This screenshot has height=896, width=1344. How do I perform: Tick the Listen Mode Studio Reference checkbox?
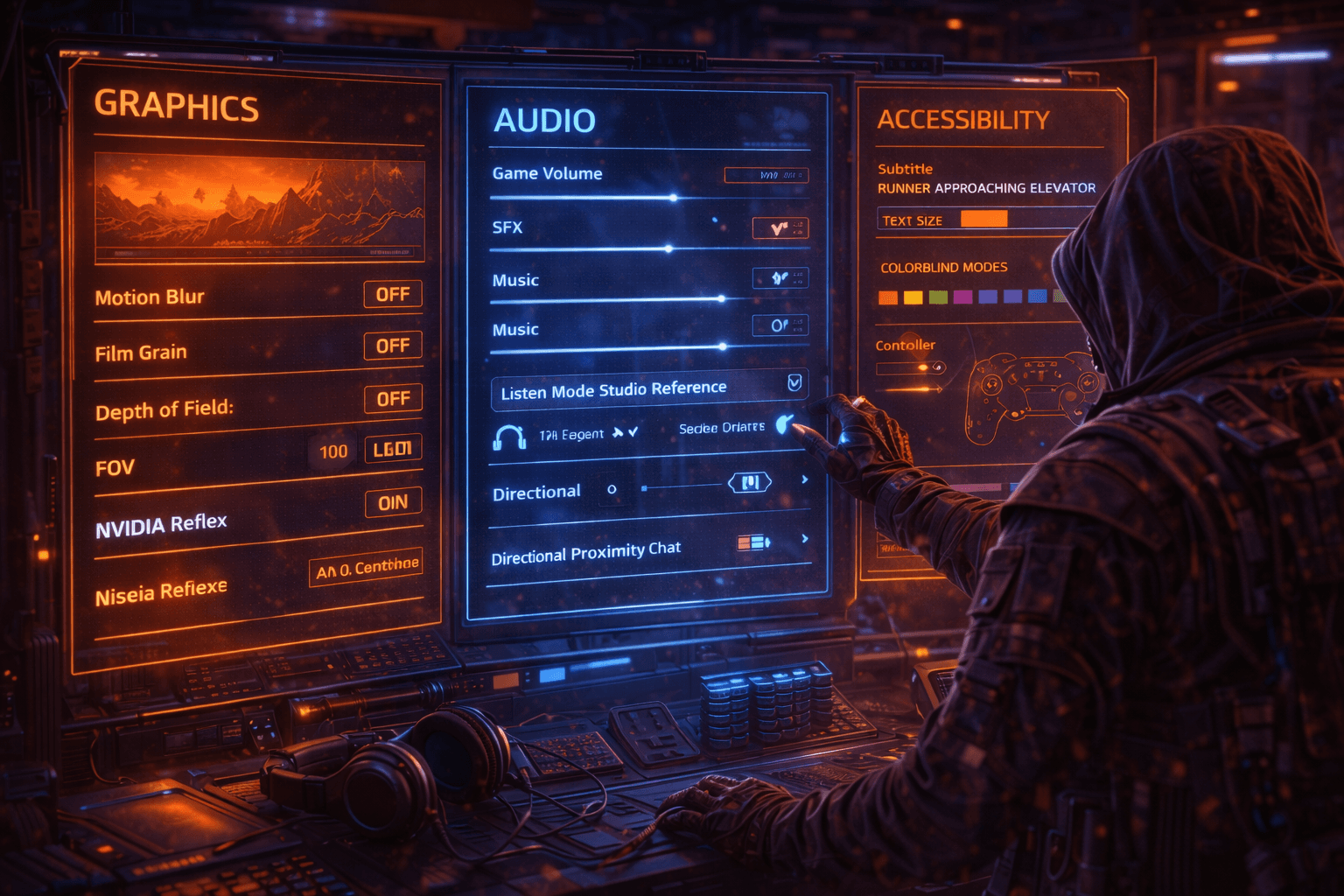[794, 382]
